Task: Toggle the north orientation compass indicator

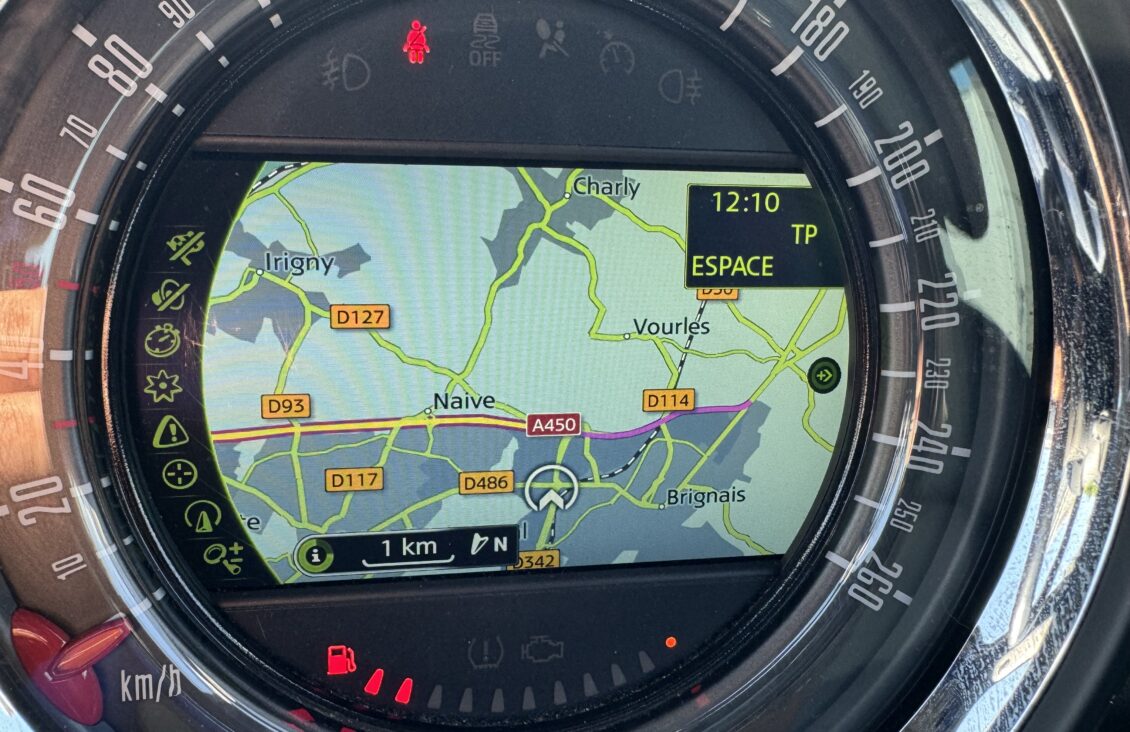Action: [489, 546]
